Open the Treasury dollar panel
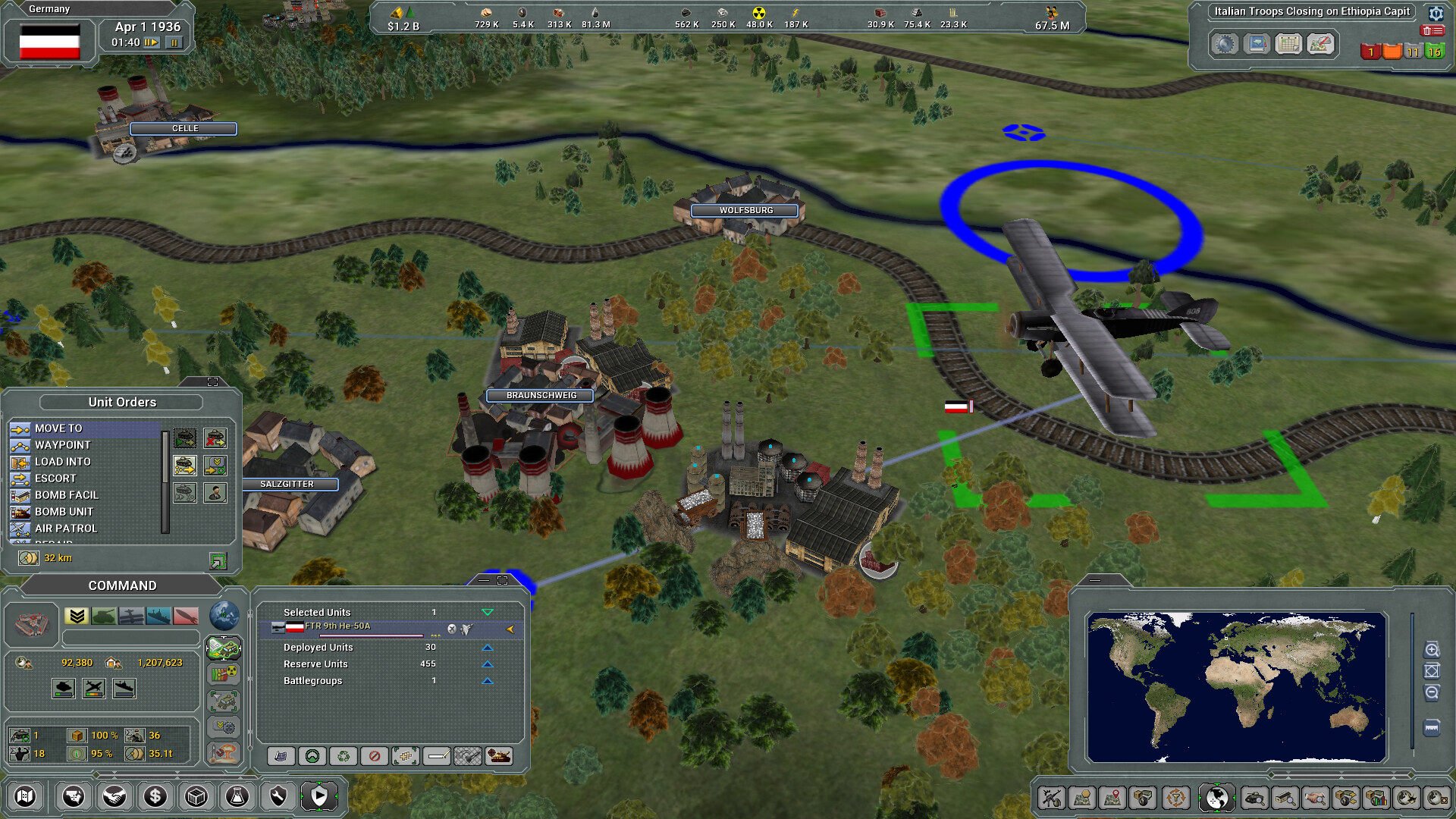This screenshot has height=819, width=1456. point(155,796)
